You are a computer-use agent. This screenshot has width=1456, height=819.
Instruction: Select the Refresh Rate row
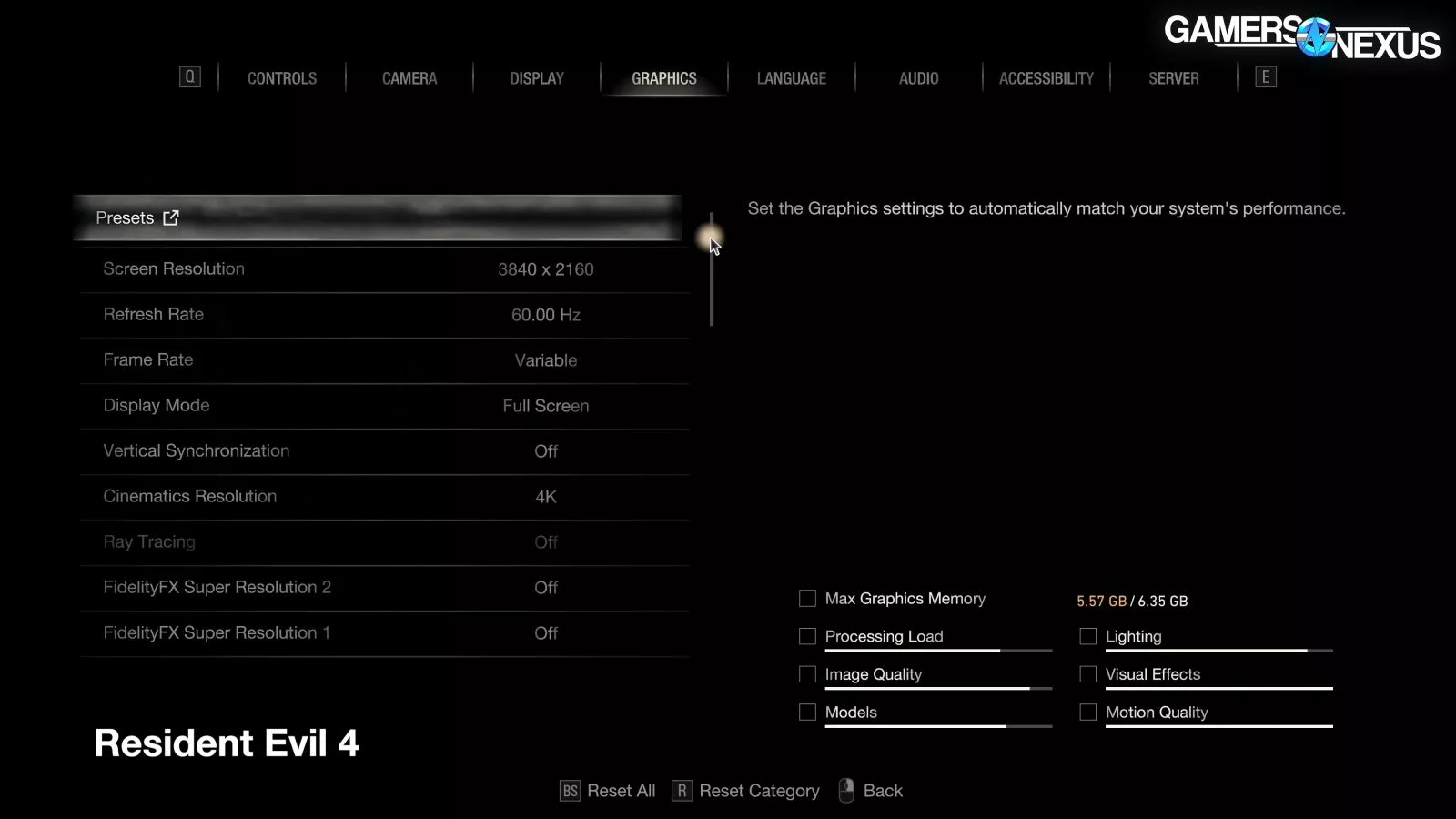[384, 315]
